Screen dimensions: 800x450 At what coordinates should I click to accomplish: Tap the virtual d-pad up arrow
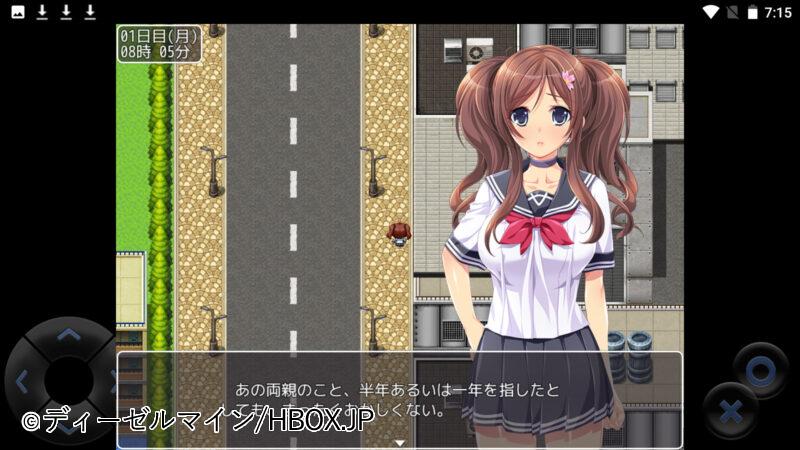(68, 334)
